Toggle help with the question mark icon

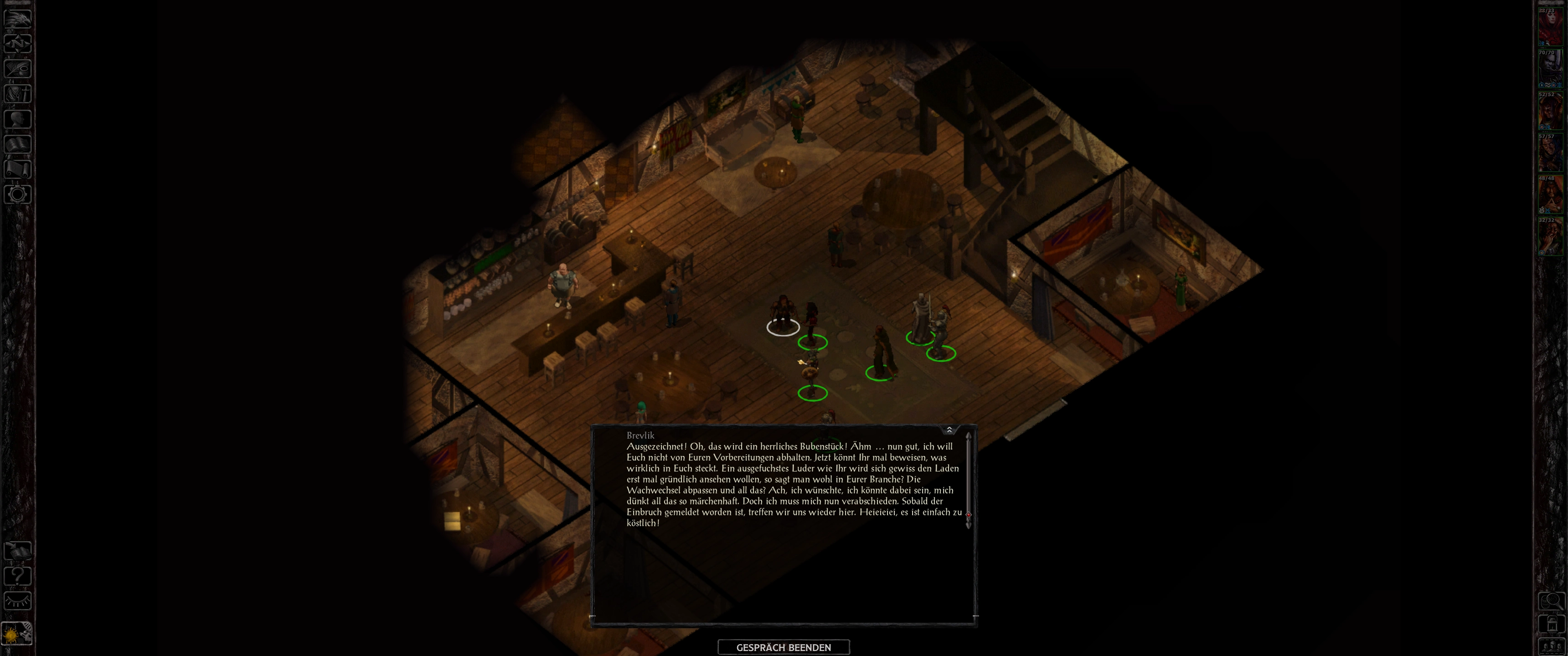(x=18, y=576)
